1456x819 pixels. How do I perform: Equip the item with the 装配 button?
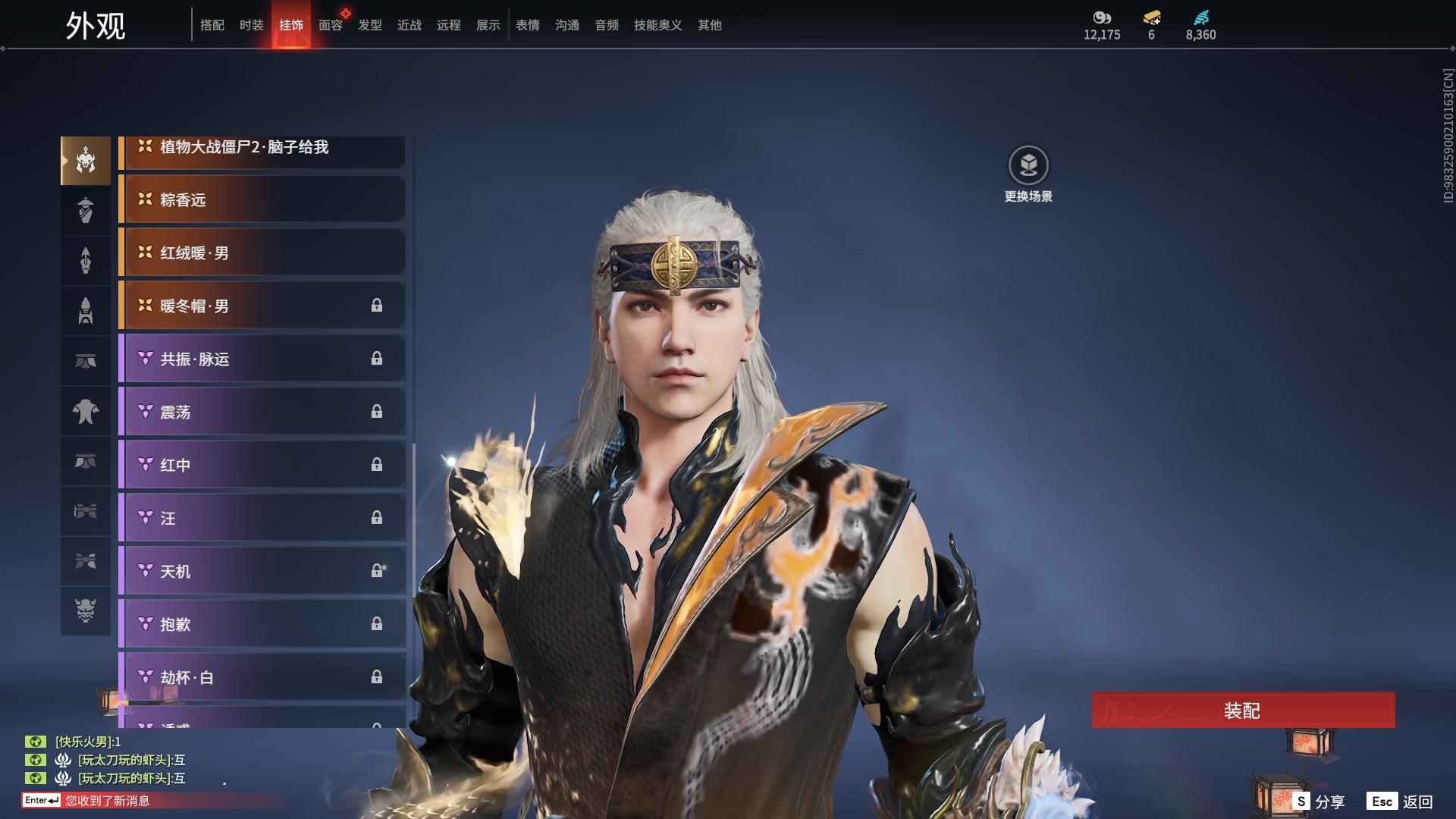[1243, 710]
